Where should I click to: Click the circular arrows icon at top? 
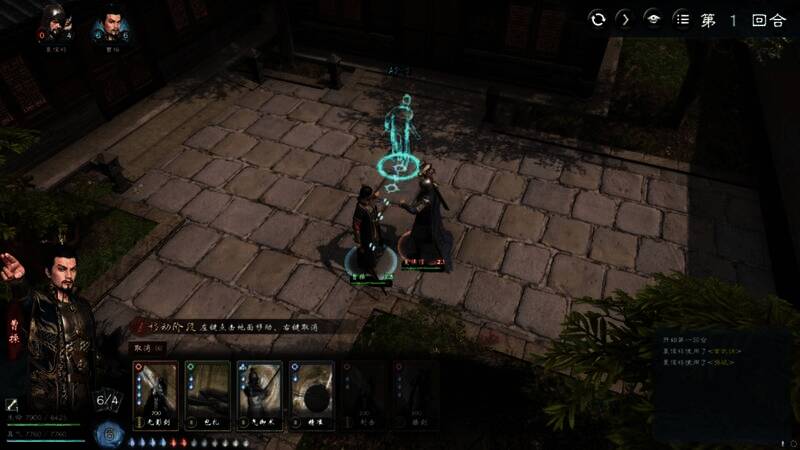[598, 19]
